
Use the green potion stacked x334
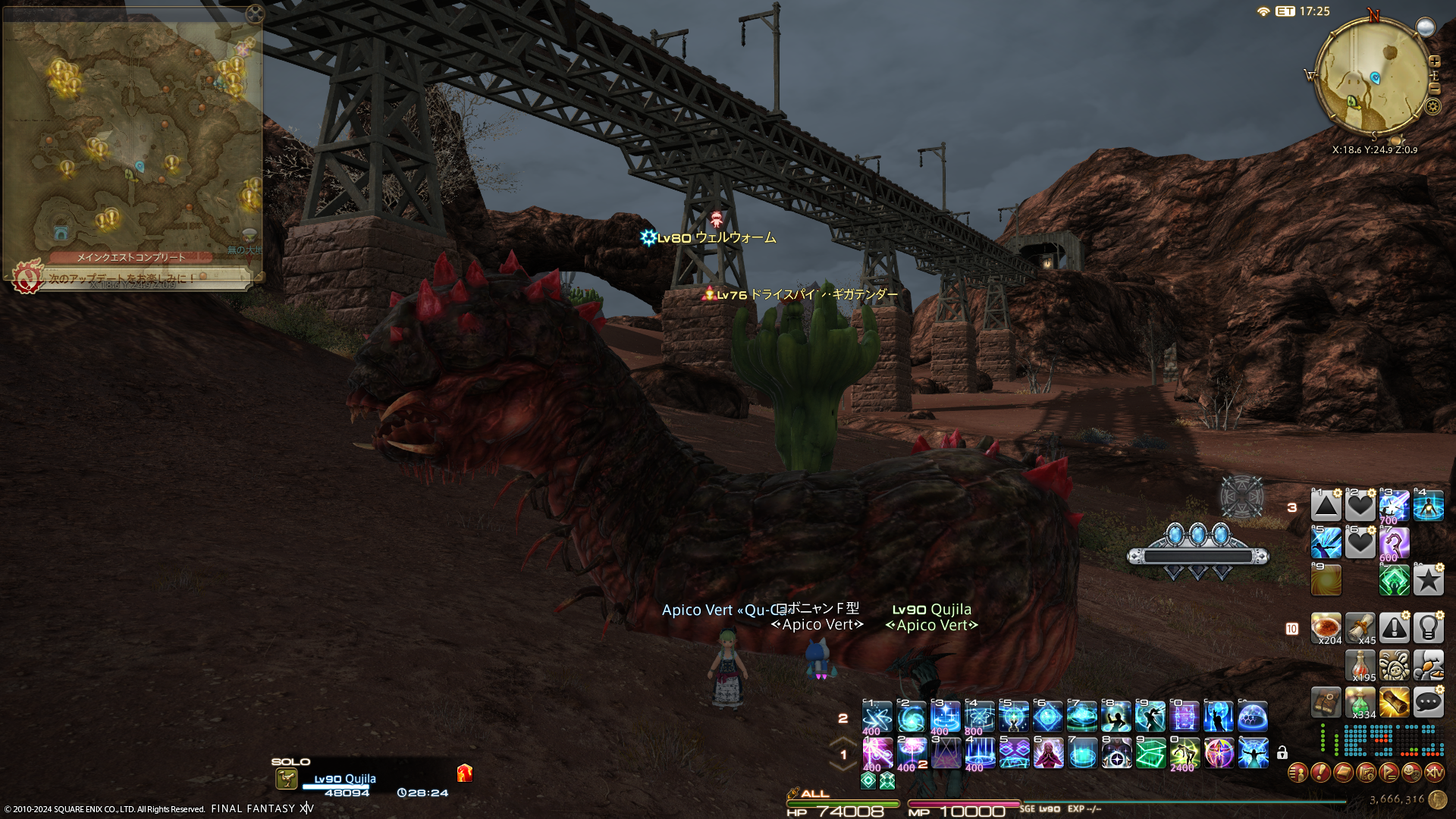[1360, 703]
